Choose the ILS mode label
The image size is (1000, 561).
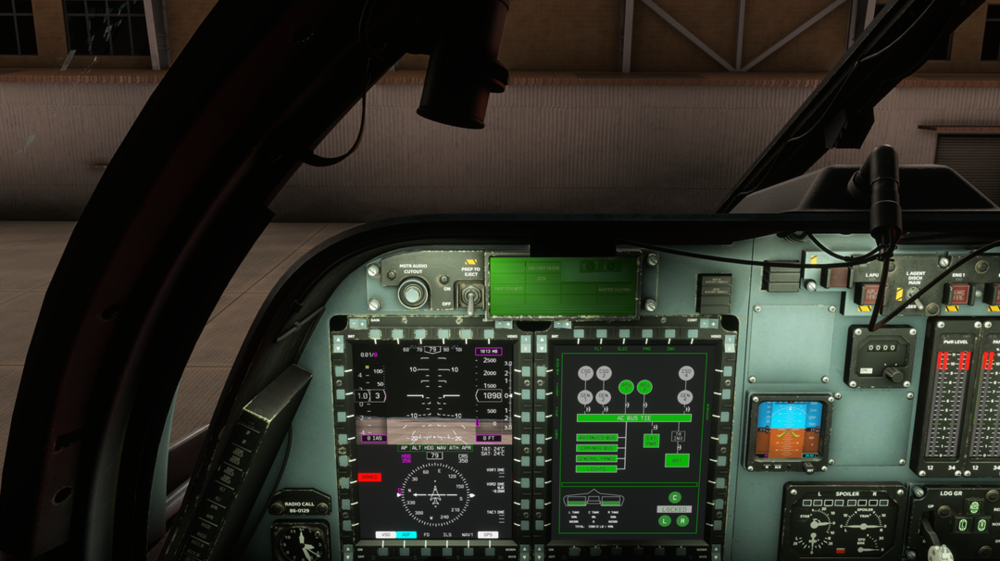coord(445,535)
